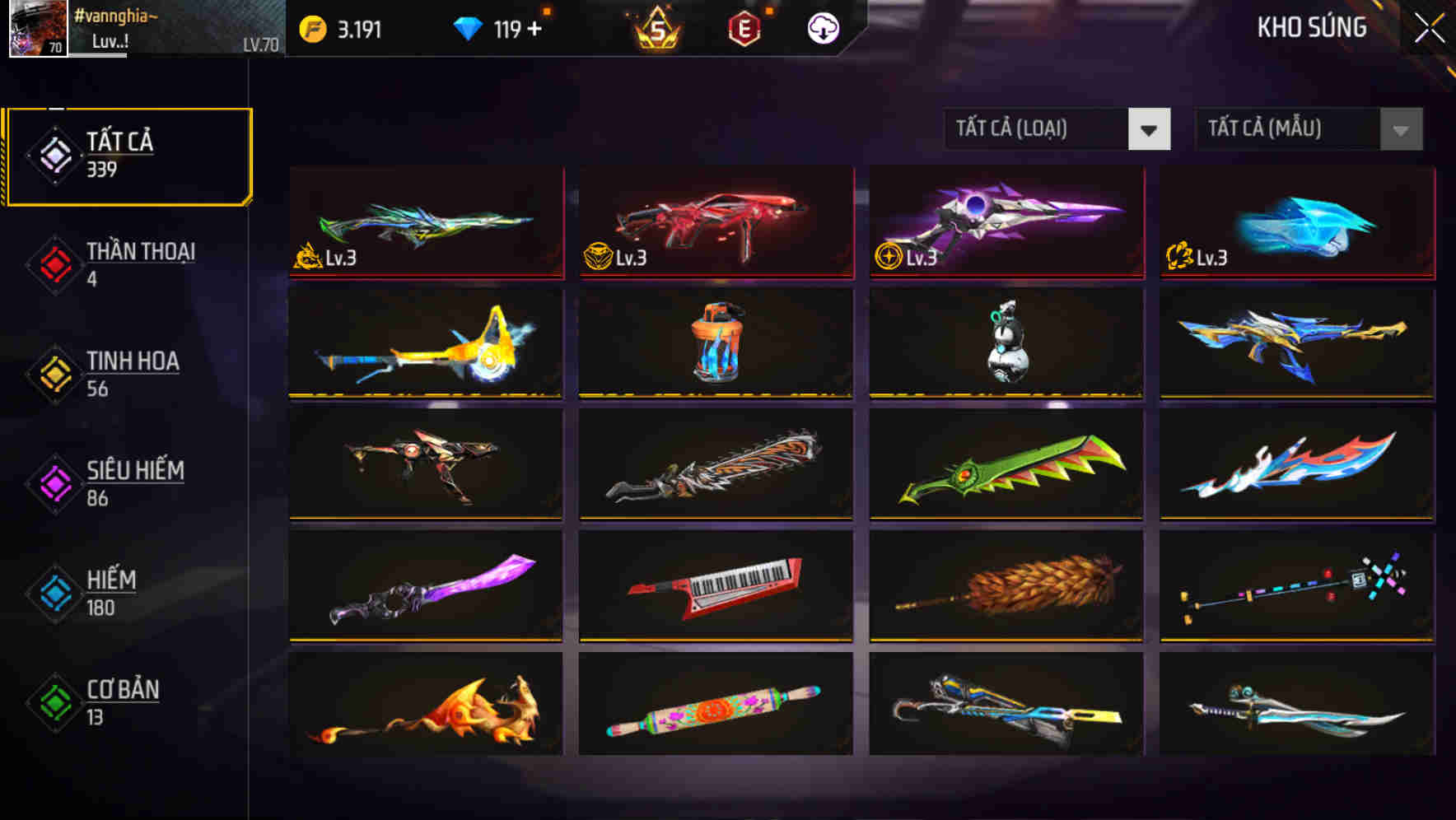Screen dimensions: 1456x820
Task: Tap the rank level 5 badge
Action: click(x=655, y=27)
